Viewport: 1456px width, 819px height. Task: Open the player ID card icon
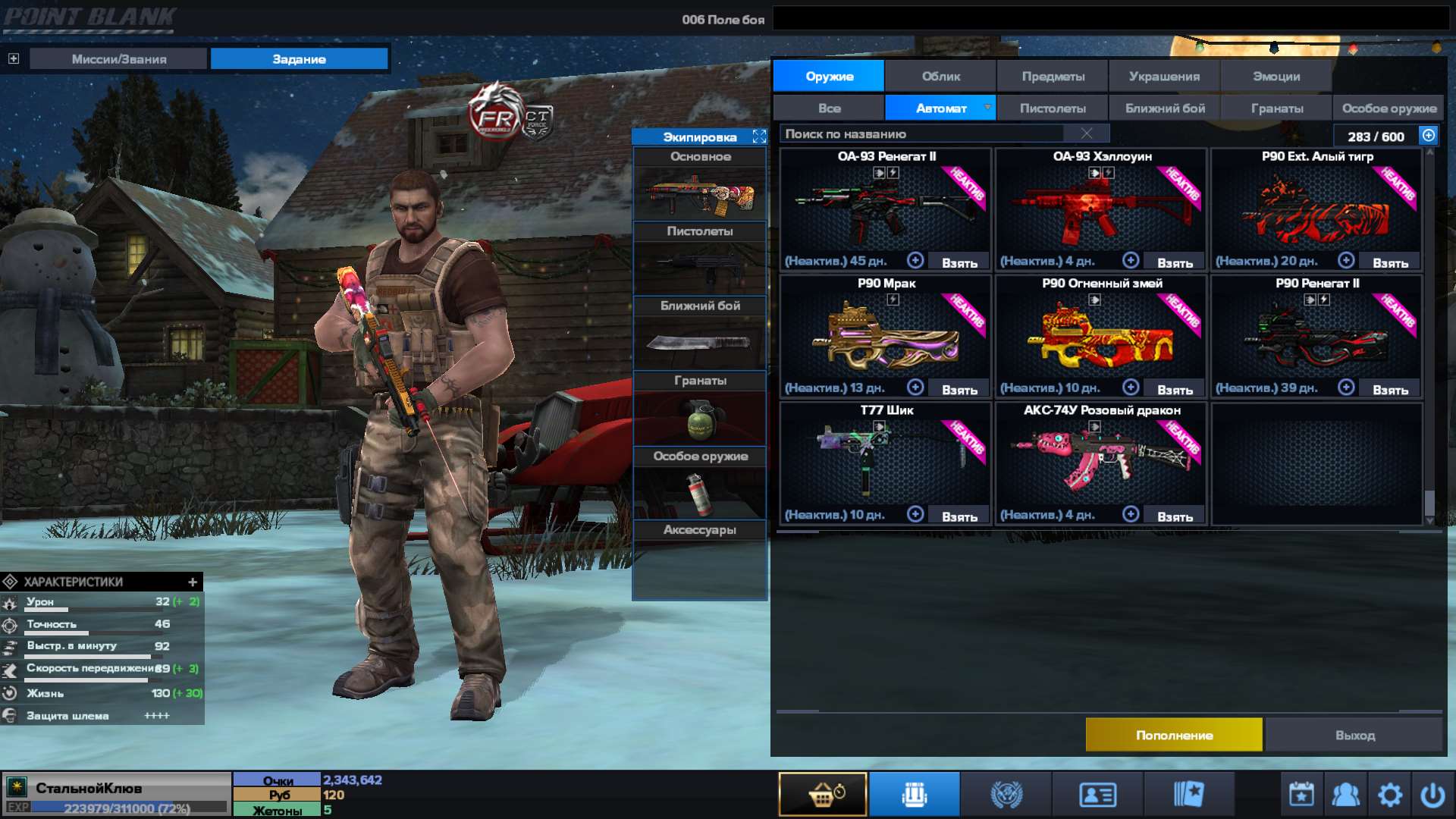[1097, 793]
